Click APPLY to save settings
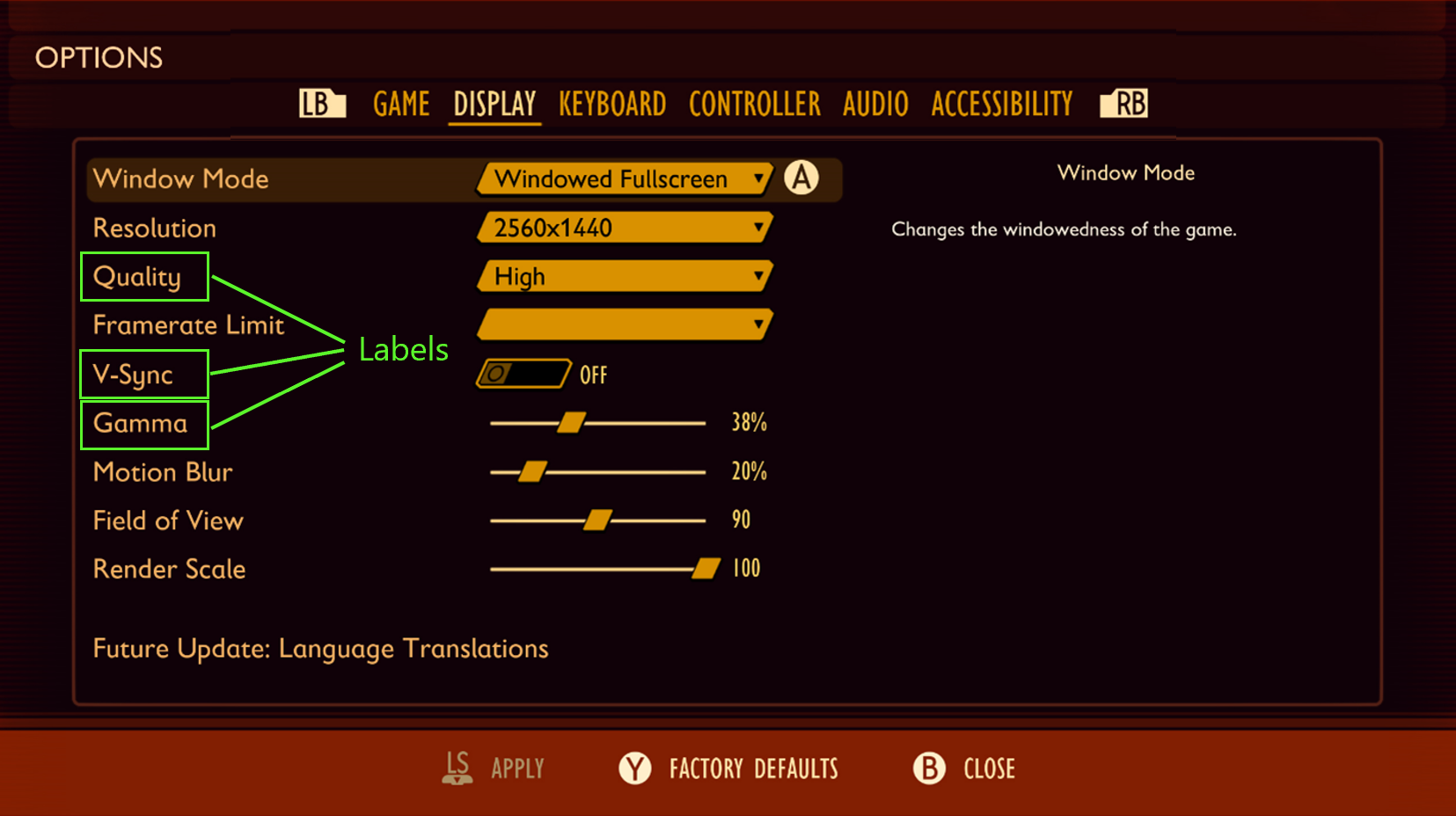 click(x=517, y=768)
